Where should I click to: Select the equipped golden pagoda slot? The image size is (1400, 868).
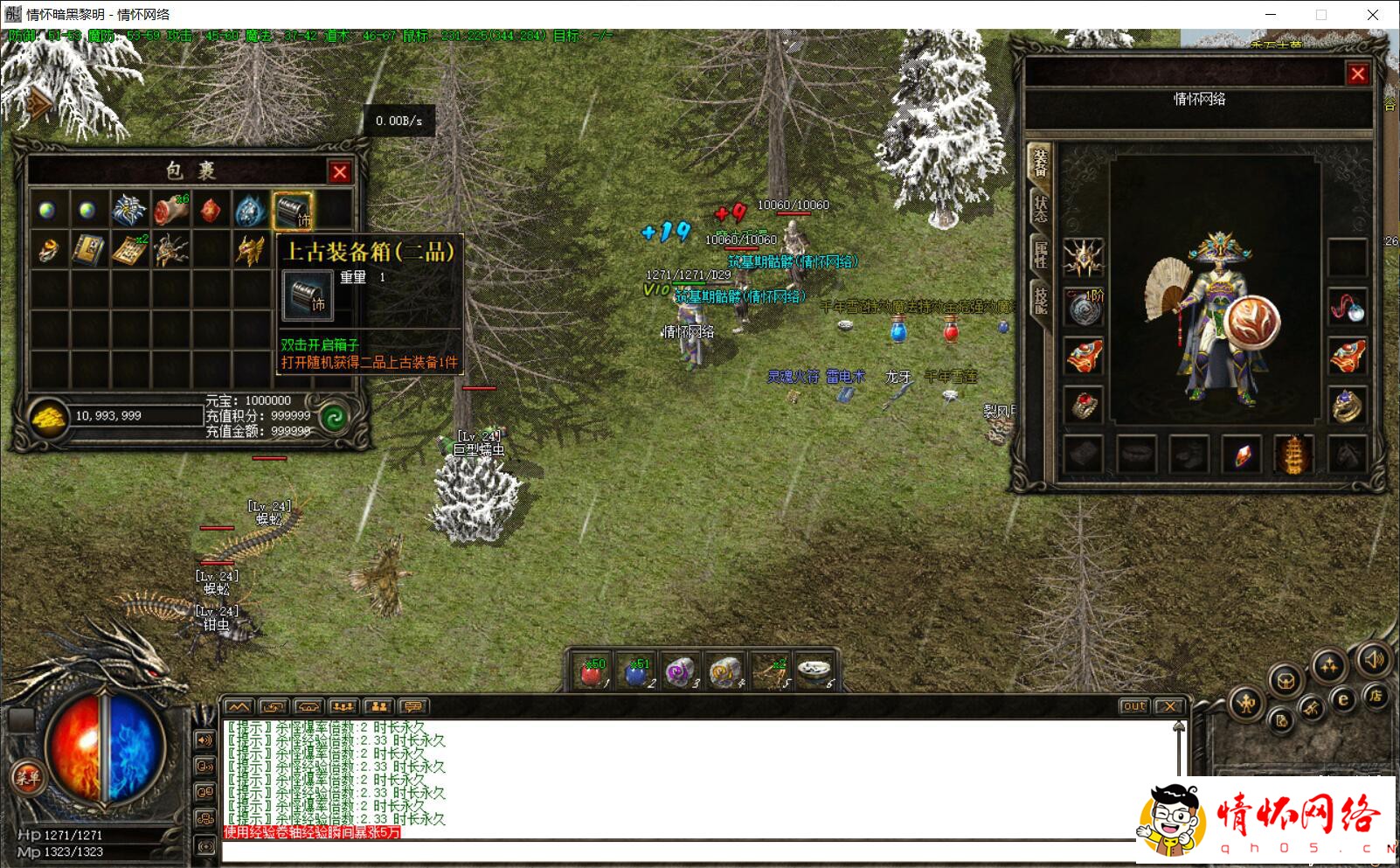(1293, 455)
